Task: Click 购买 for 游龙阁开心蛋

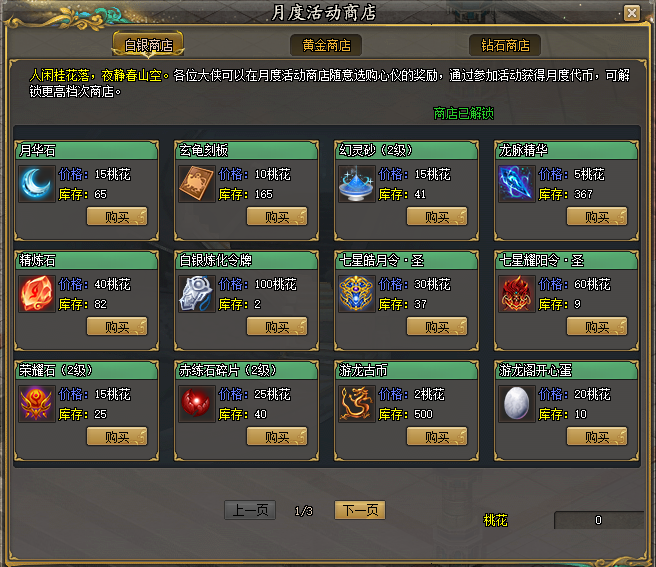Action: (597, 437)
